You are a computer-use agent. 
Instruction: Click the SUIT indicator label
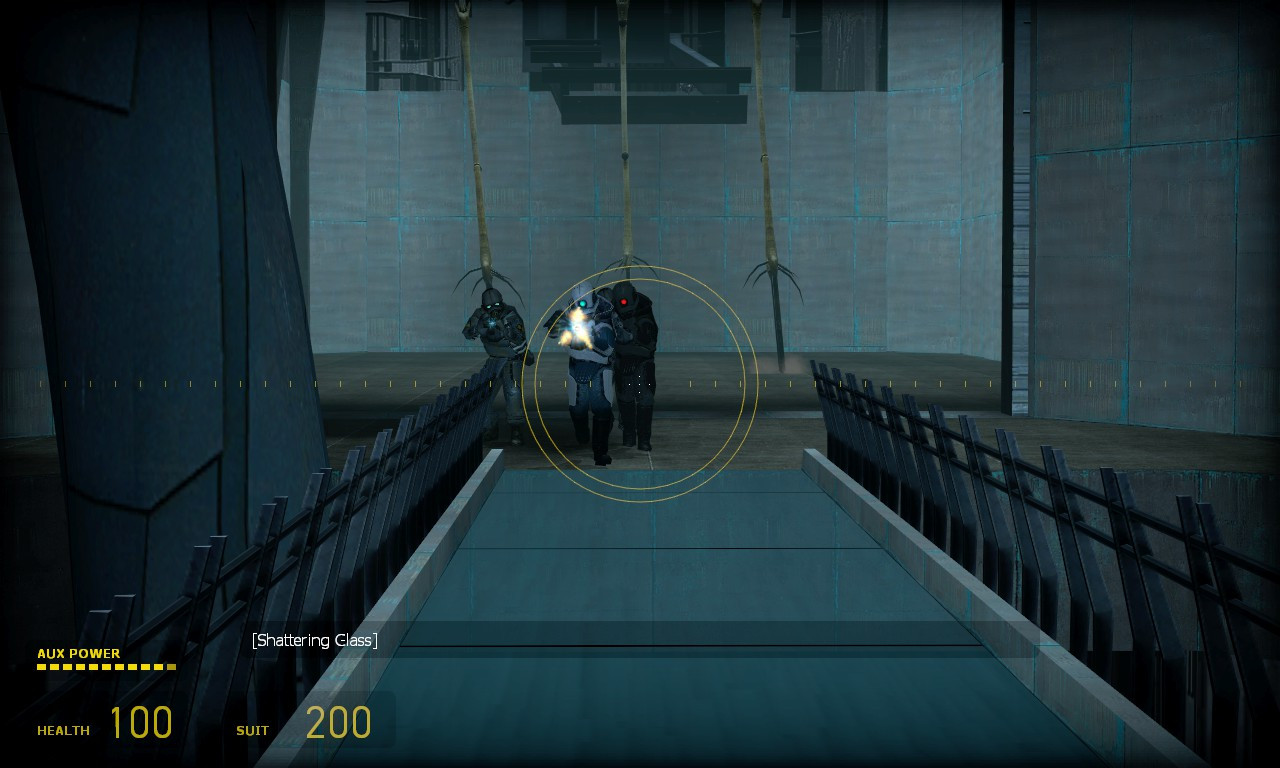pos(250,731)
